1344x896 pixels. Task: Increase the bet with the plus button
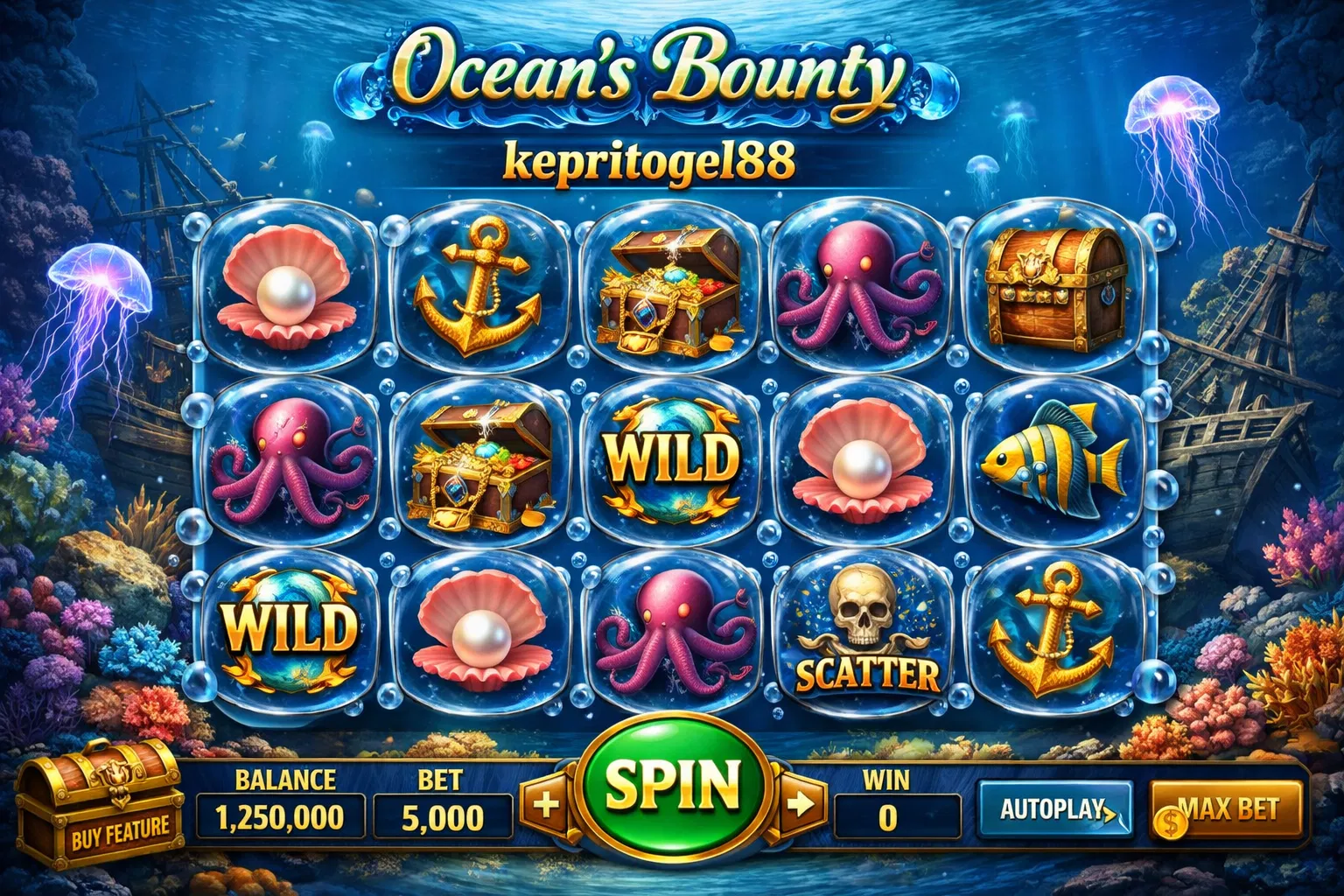point(546,804)
